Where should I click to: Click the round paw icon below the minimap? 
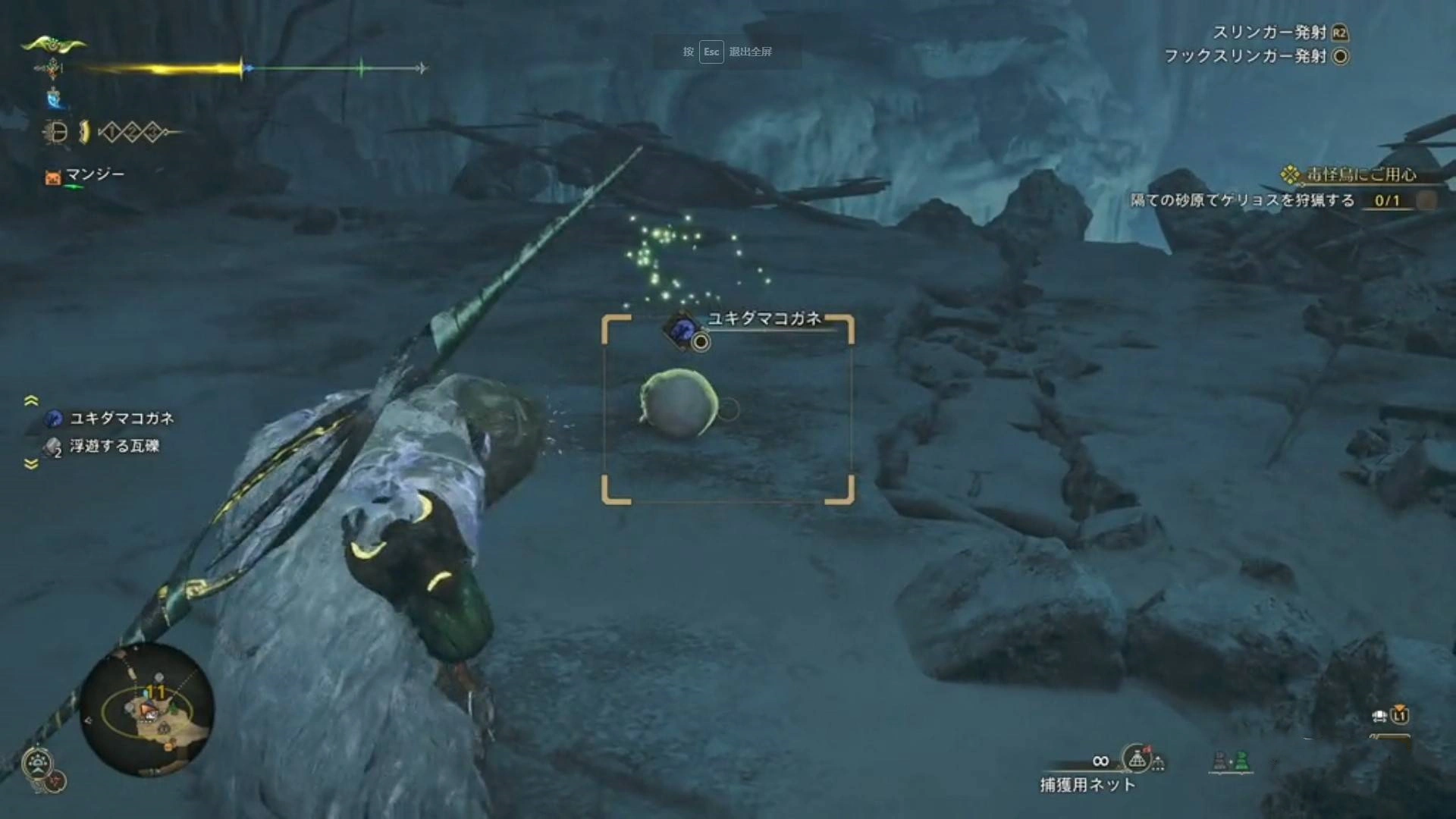(38, 763)
